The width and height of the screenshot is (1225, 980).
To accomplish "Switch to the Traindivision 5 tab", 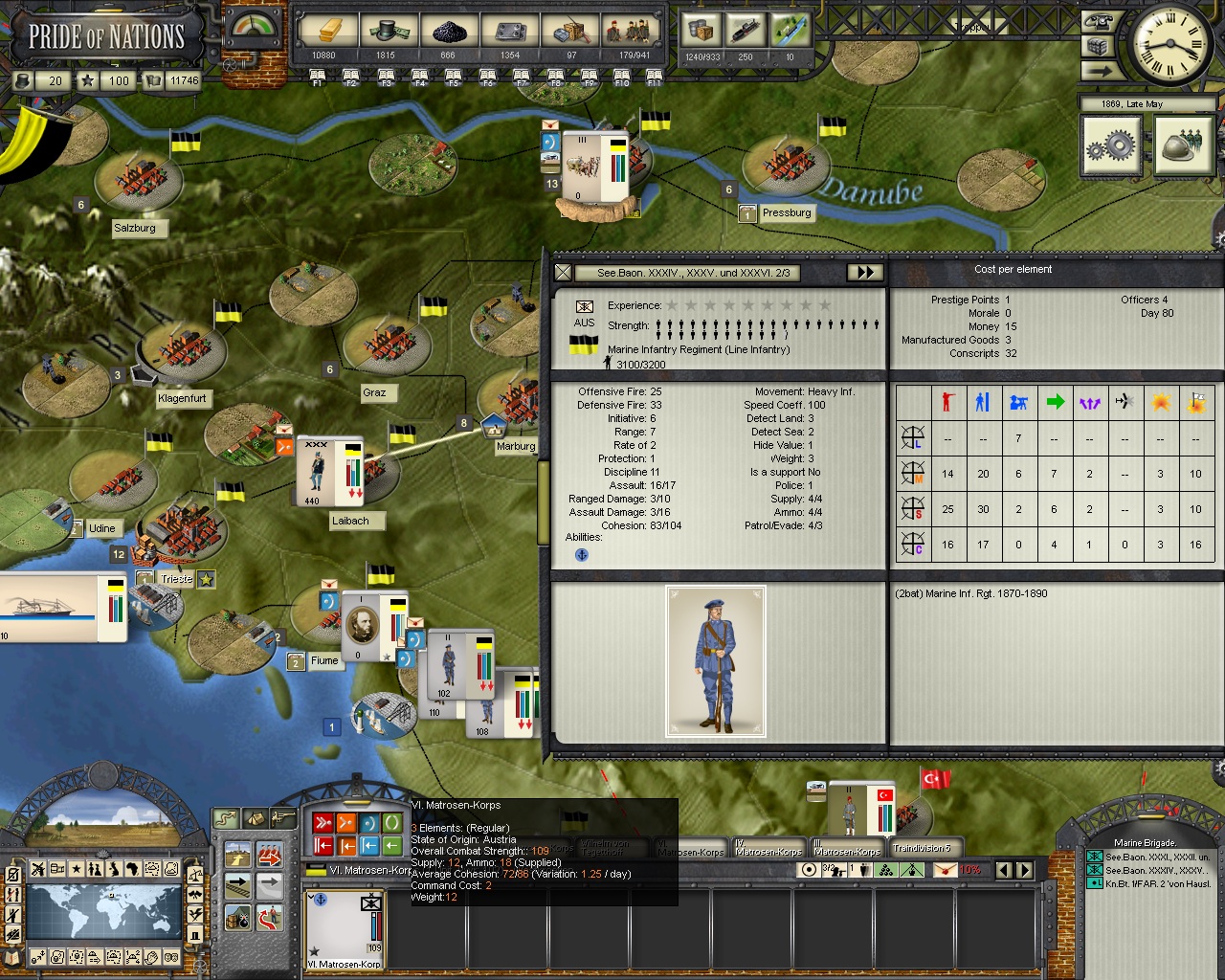I will click(922, 848).
